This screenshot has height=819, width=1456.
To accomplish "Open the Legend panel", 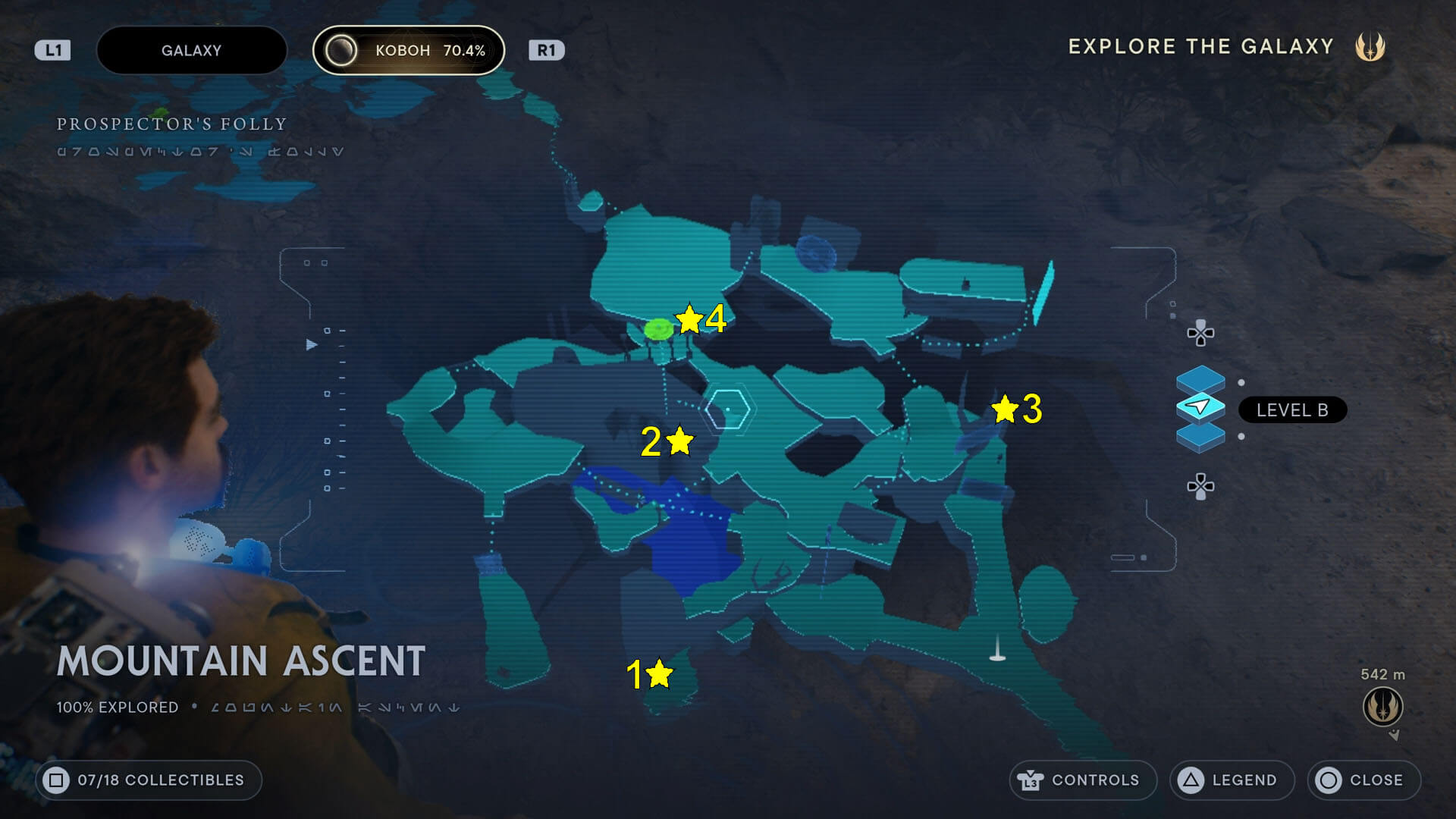I will pyautogui.click(x=1232, y=780).
